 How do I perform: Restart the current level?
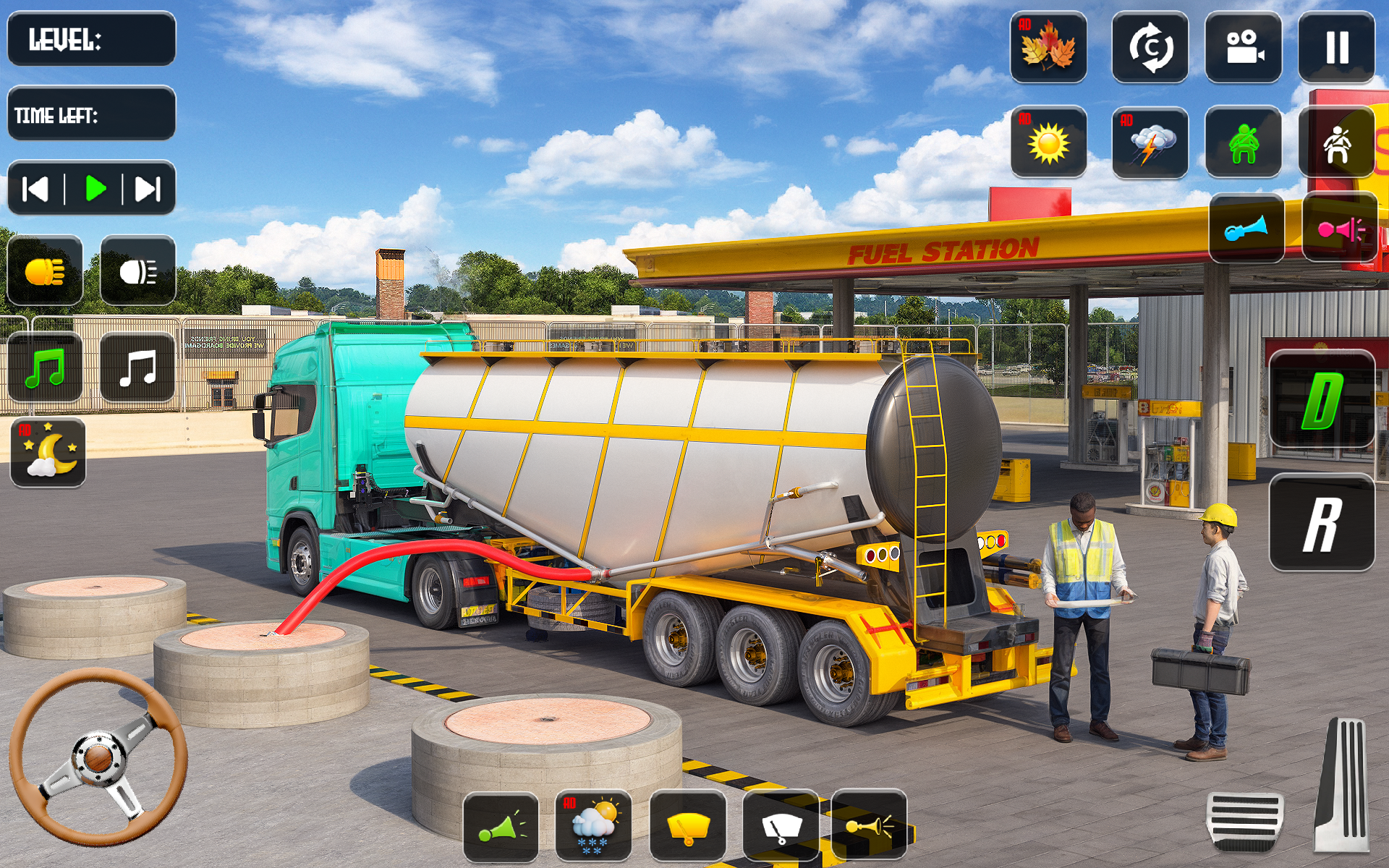point(1150,47)
